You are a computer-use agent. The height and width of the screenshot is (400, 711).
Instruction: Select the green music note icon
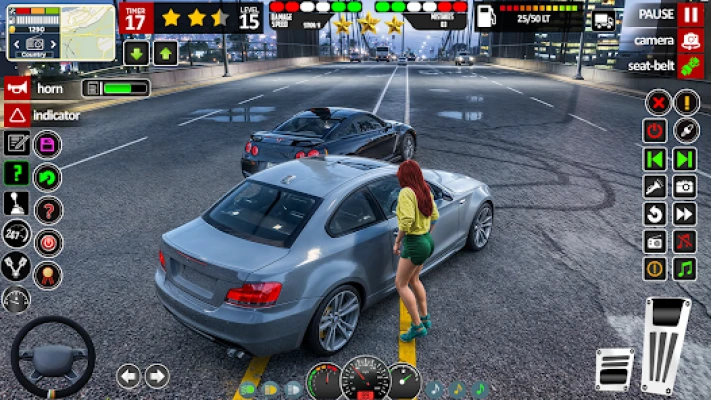point(685,269)
